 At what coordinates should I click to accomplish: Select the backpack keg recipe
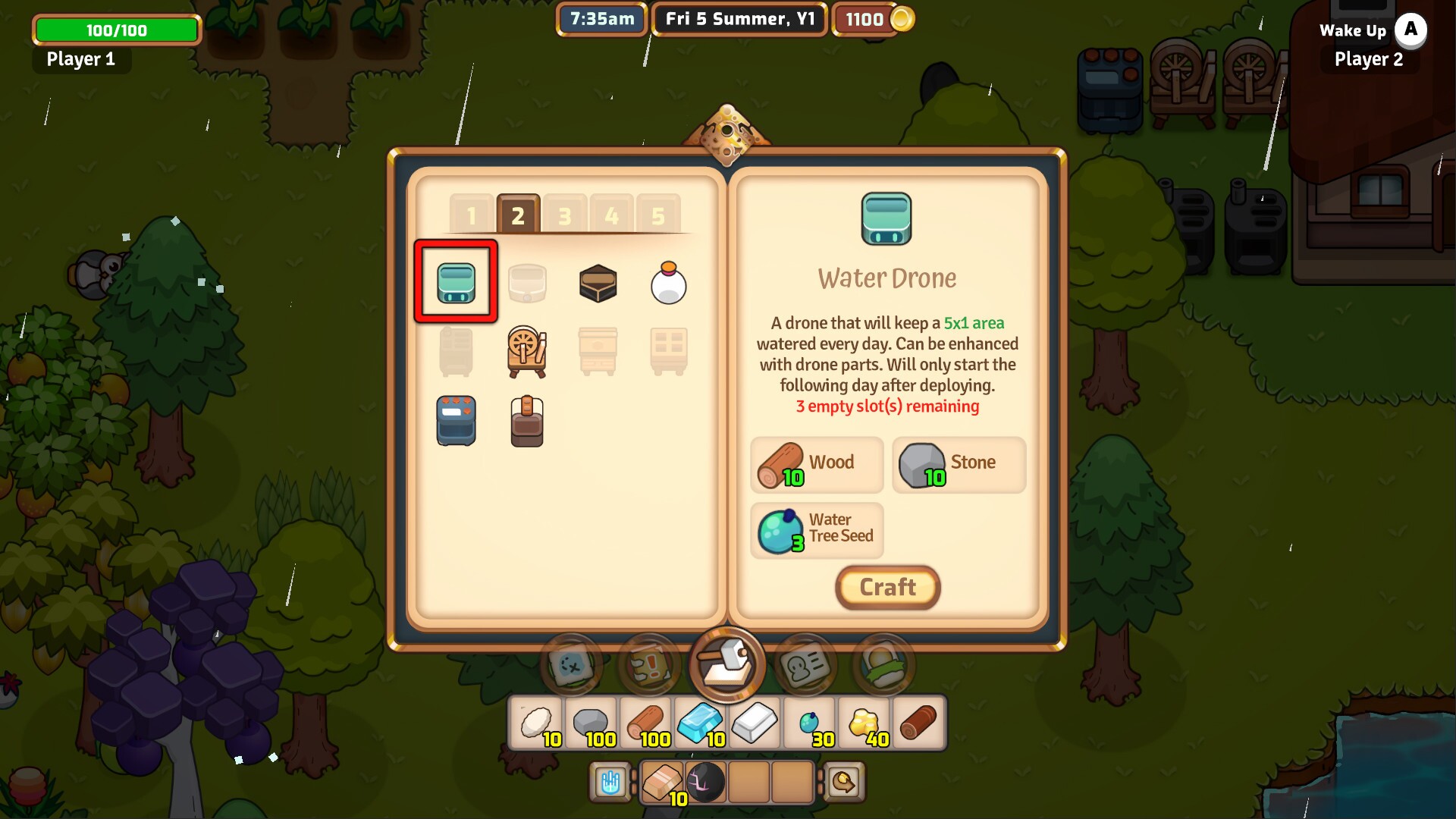[x=528, y=420]
